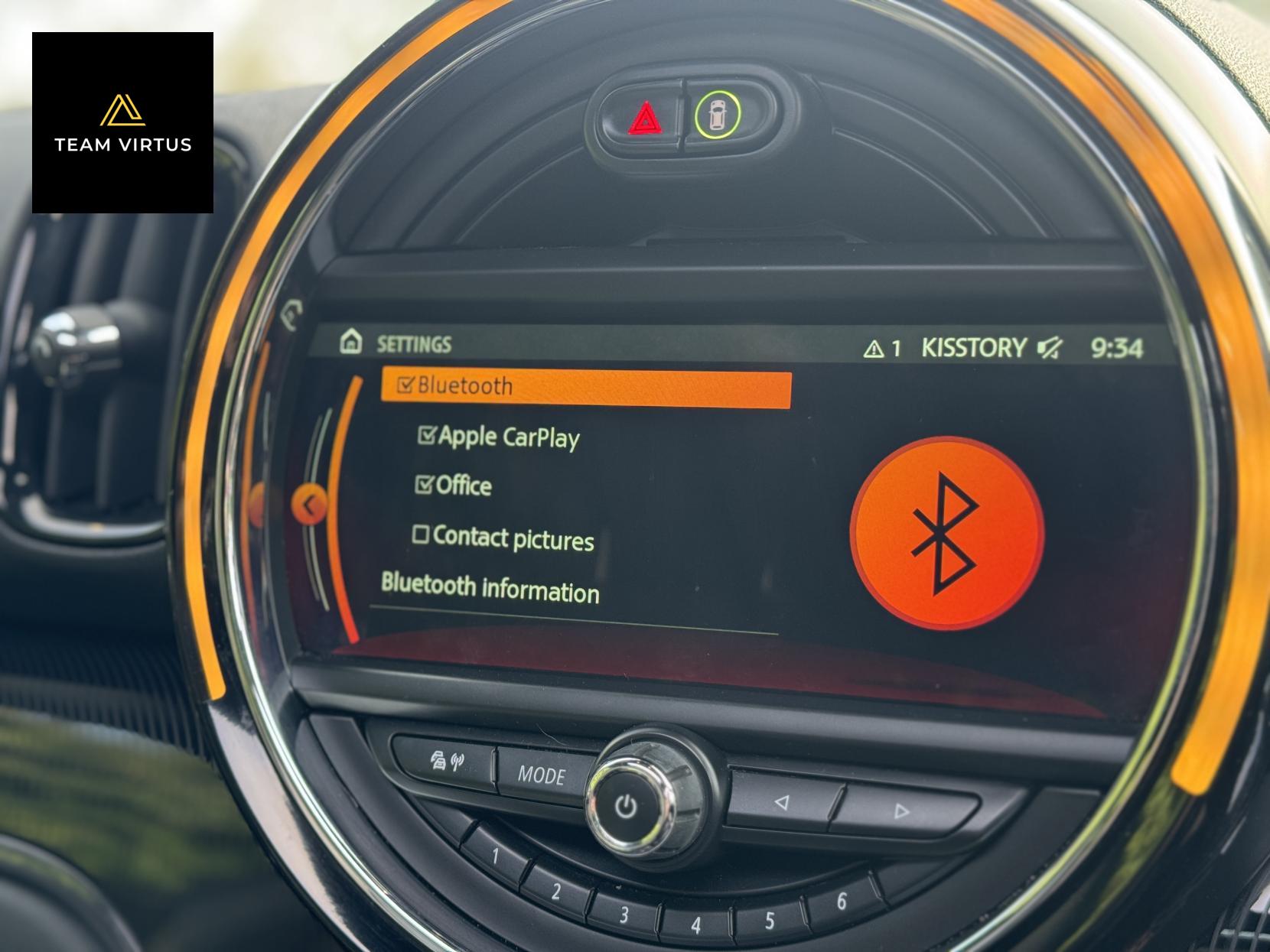Click the Team Virtus logo
The image size is (1270, 952).
122,122
